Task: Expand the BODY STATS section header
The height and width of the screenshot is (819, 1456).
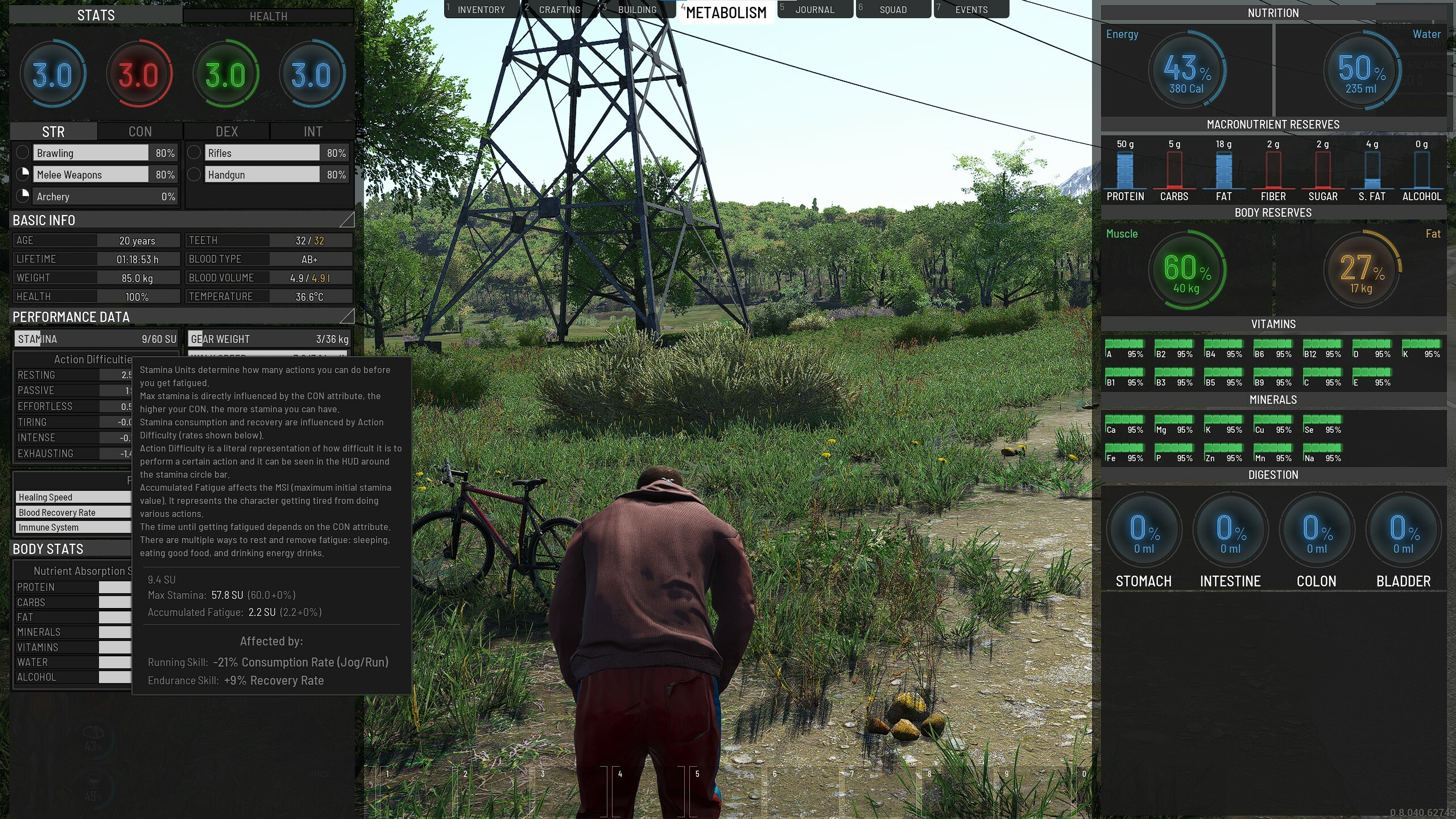Action: point(48,549)
